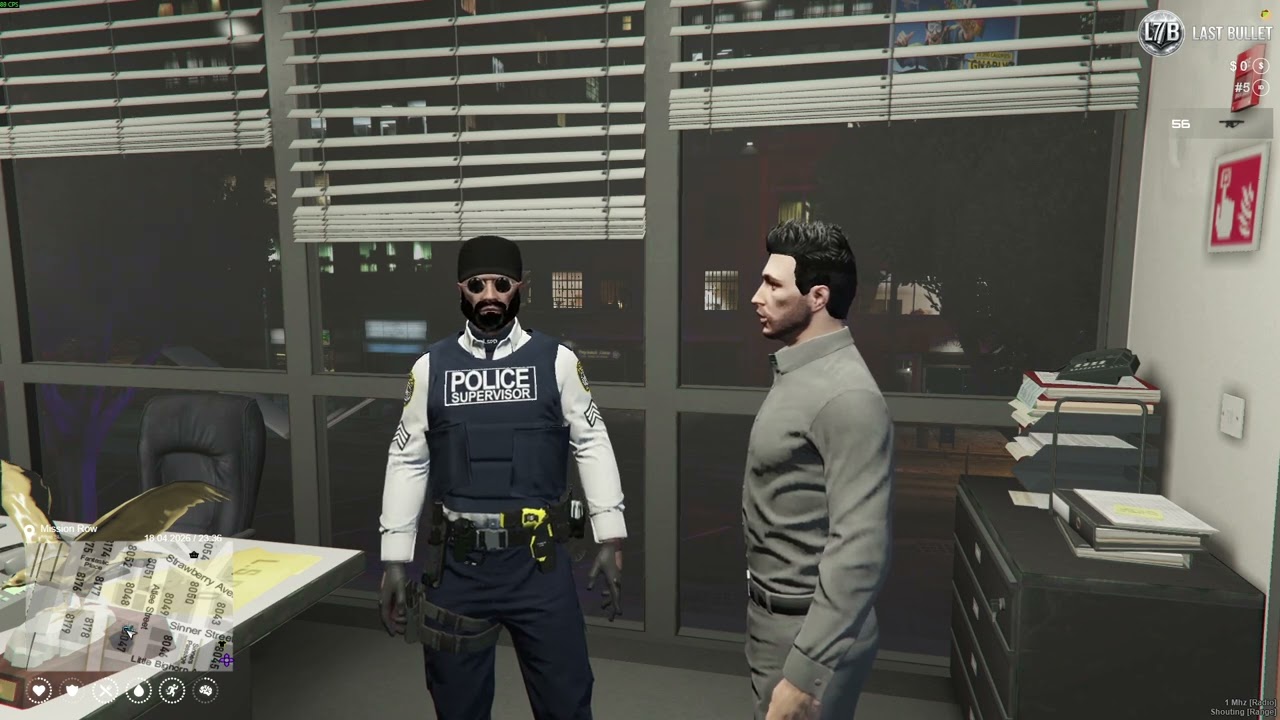Screen dimensions: 1280x720
Task: Click the fork and knife hunger icon
Action: (x=106, y=690)
